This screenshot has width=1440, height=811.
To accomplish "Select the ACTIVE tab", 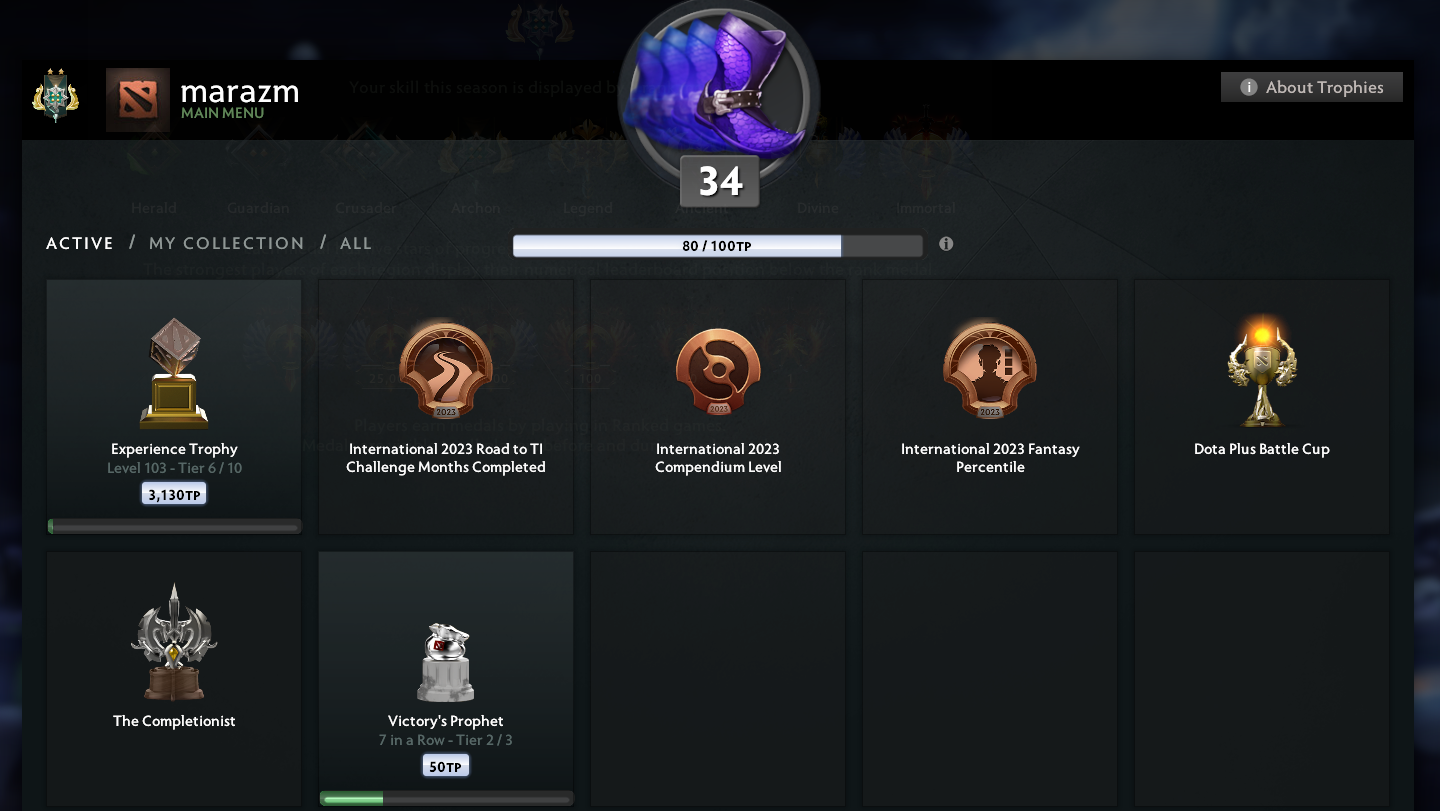I will (79, 243).
